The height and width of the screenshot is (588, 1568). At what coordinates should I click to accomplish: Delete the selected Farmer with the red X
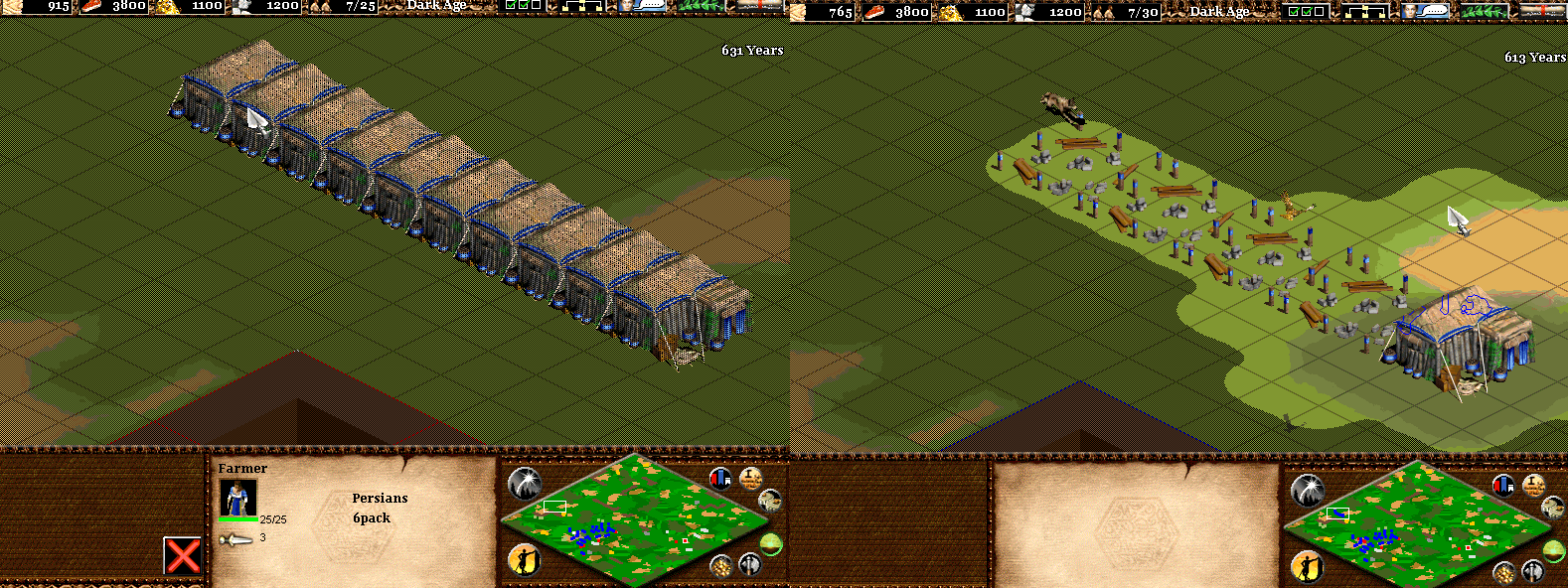(x=183, y=556)
